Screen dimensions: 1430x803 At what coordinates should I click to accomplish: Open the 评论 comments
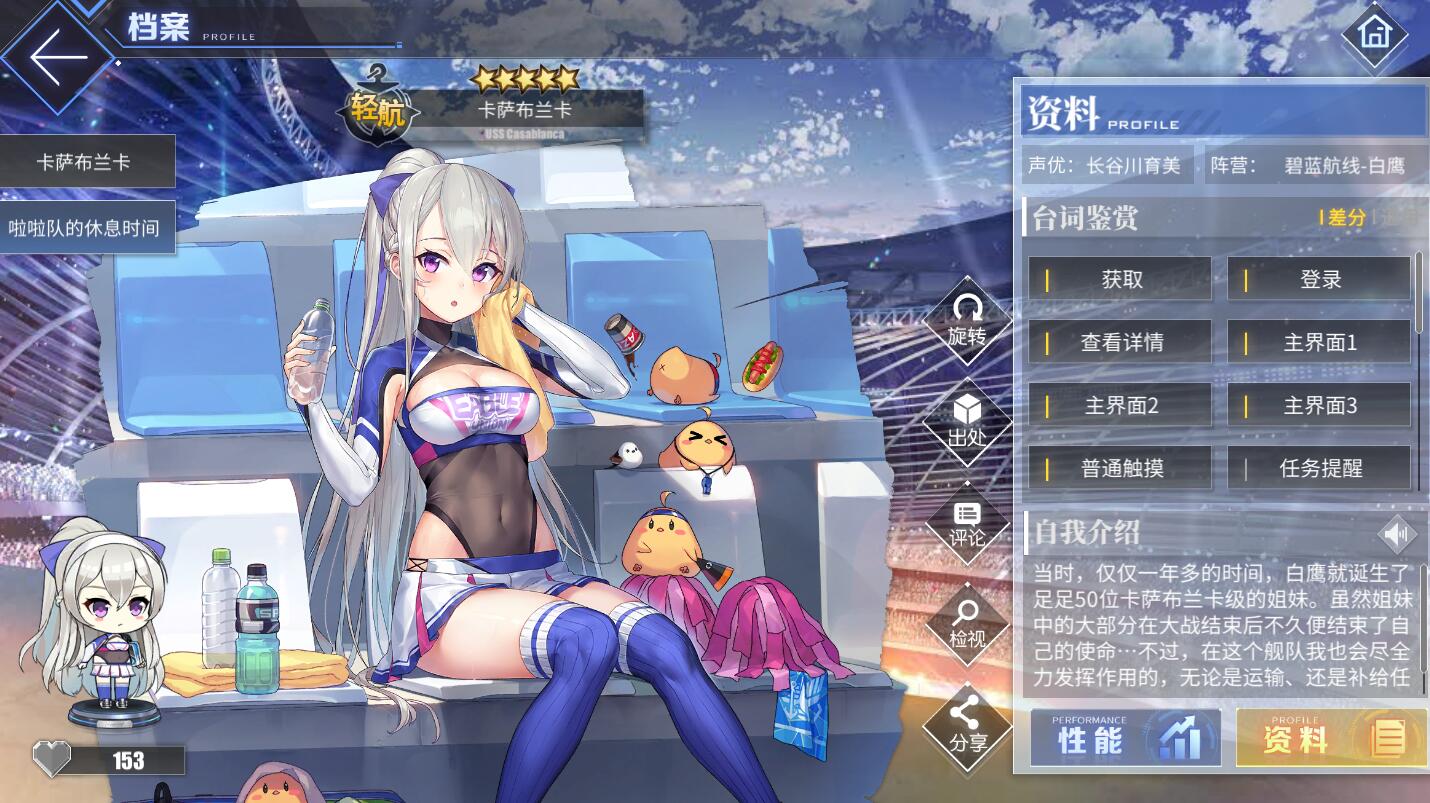967,524
